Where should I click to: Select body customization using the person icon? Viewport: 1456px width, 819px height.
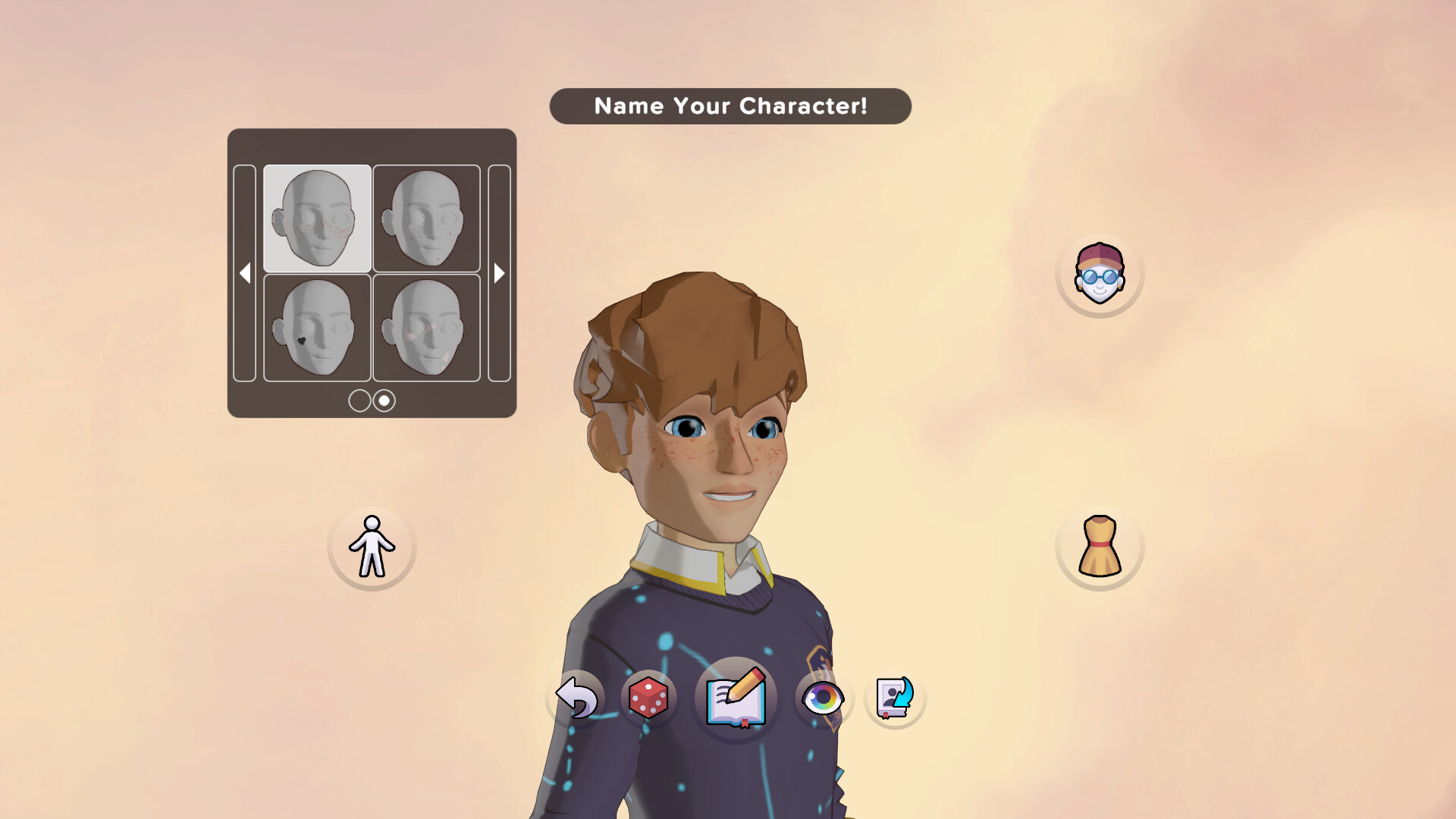(x=371, y=548)
